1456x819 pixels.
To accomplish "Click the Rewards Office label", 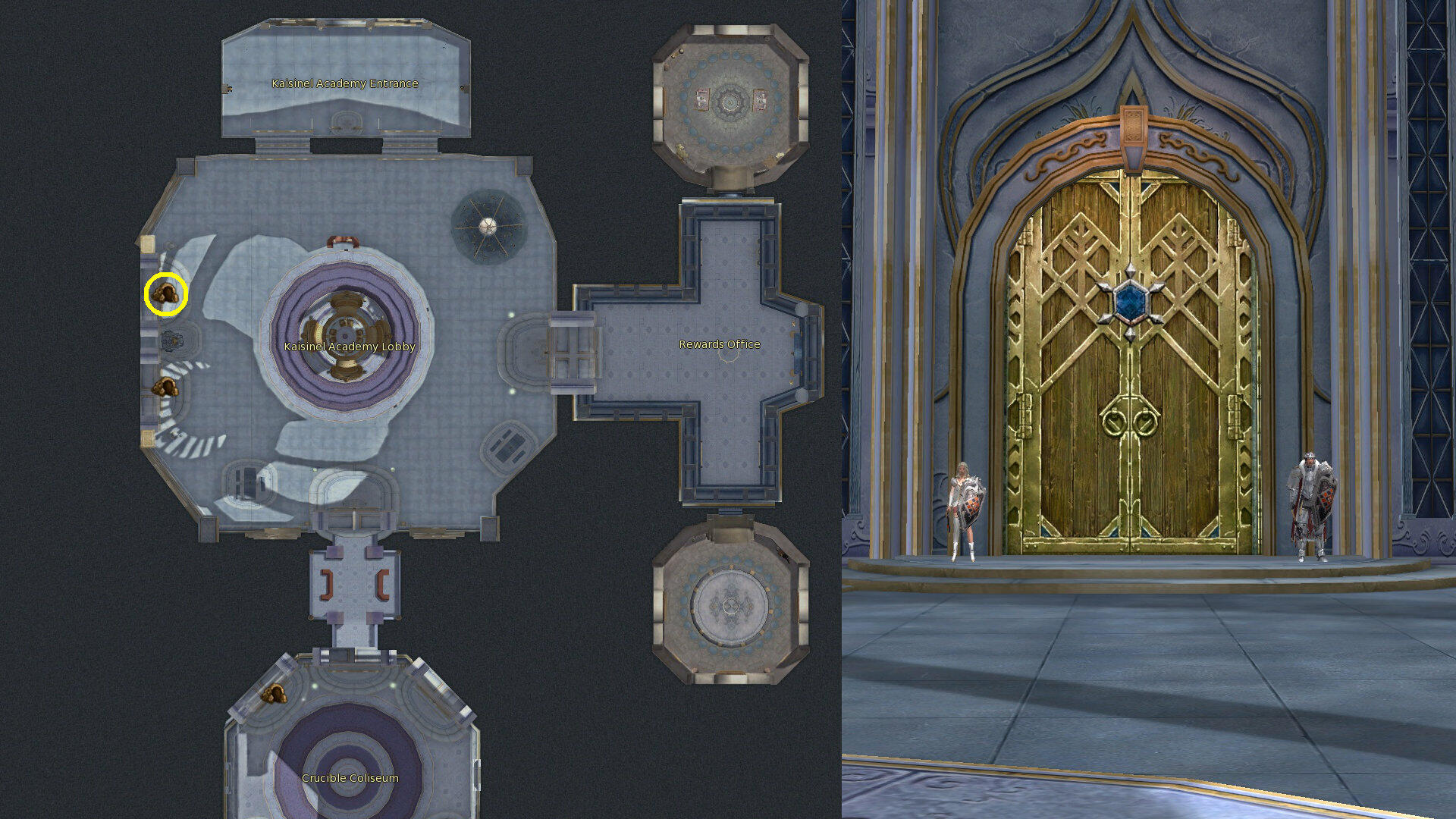I will [719, 344].
